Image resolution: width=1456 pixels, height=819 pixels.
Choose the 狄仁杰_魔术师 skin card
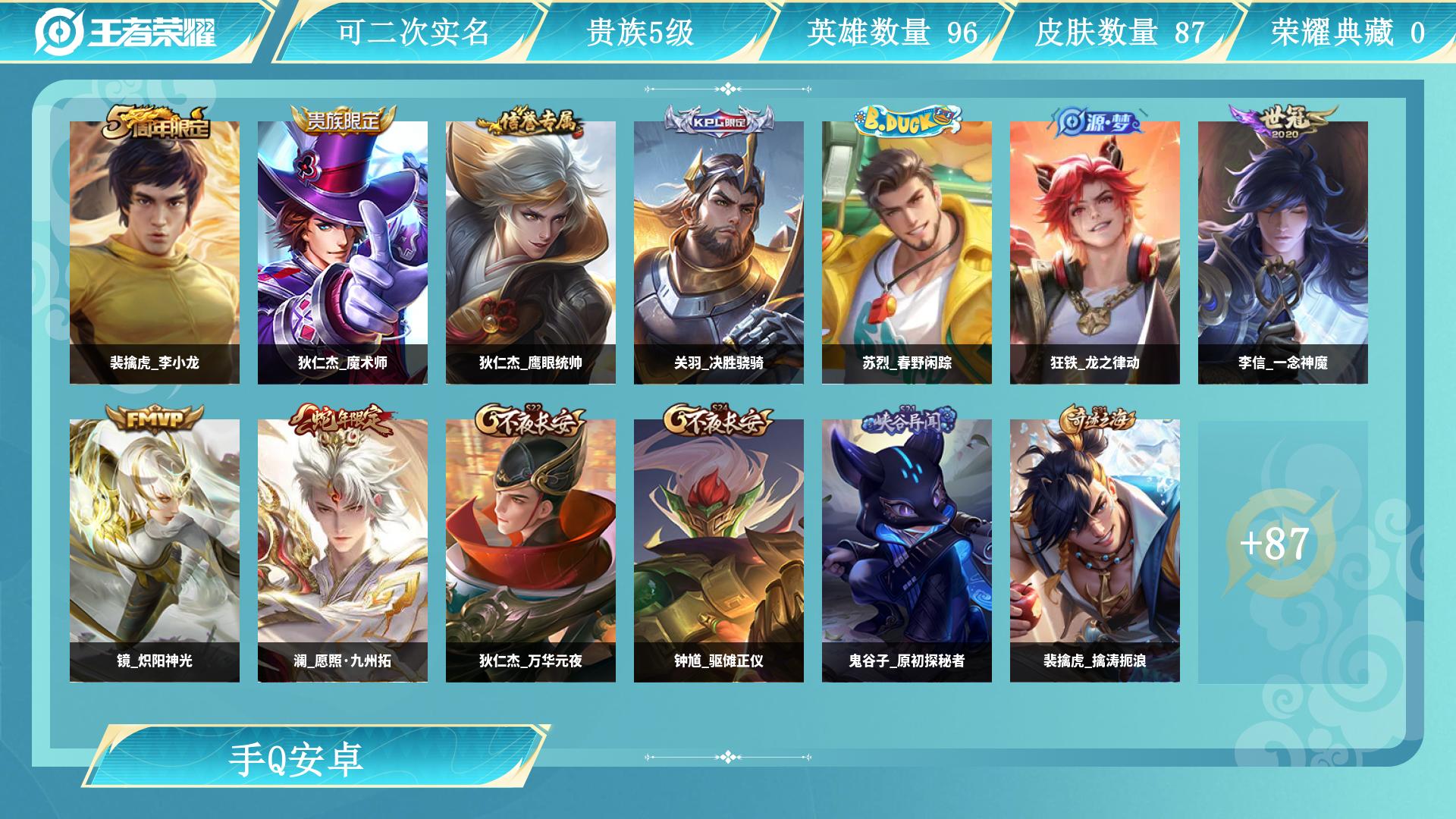click(x=343, y=253)
